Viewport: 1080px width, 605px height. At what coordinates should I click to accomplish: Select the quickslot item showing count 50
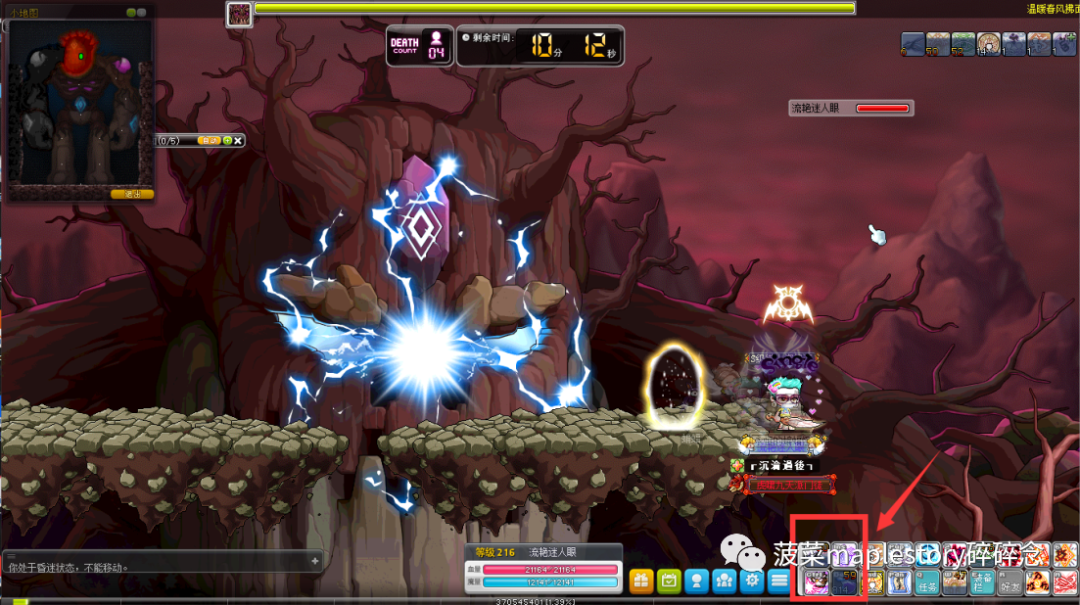845,582
